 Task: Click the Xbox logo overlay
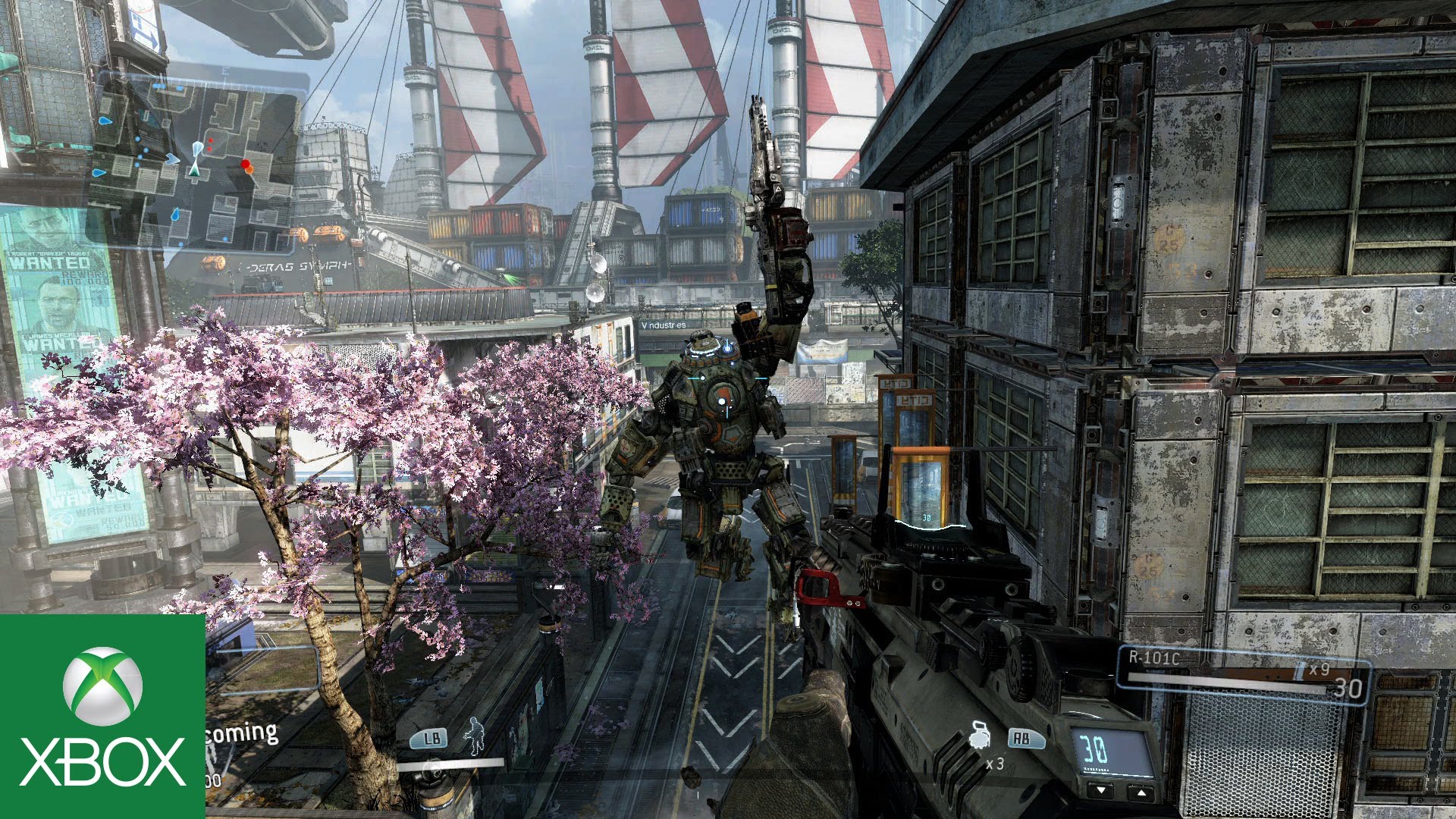pyautogui.click(x=102, y=716)
